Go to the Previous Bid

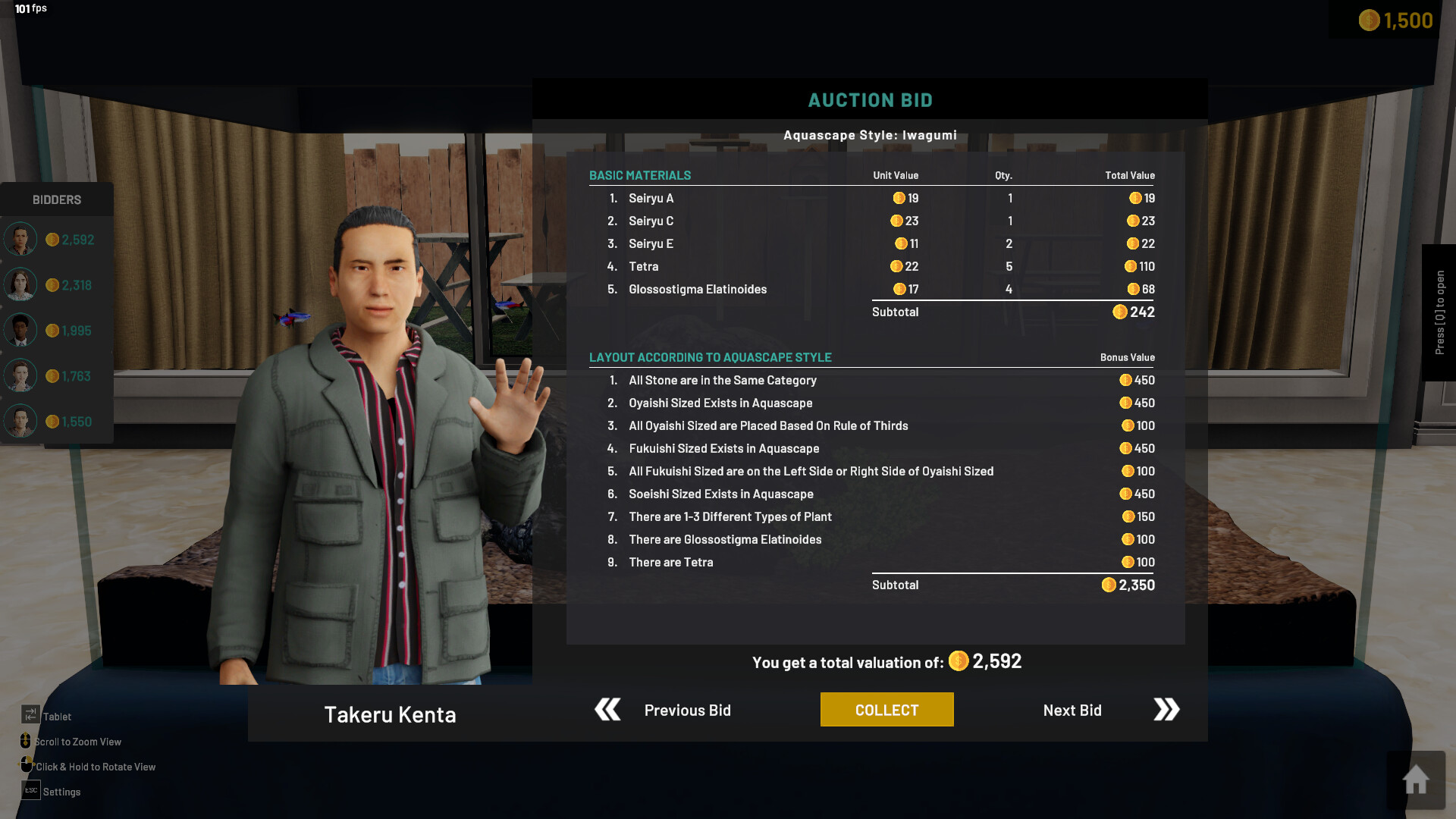[664, 710]
